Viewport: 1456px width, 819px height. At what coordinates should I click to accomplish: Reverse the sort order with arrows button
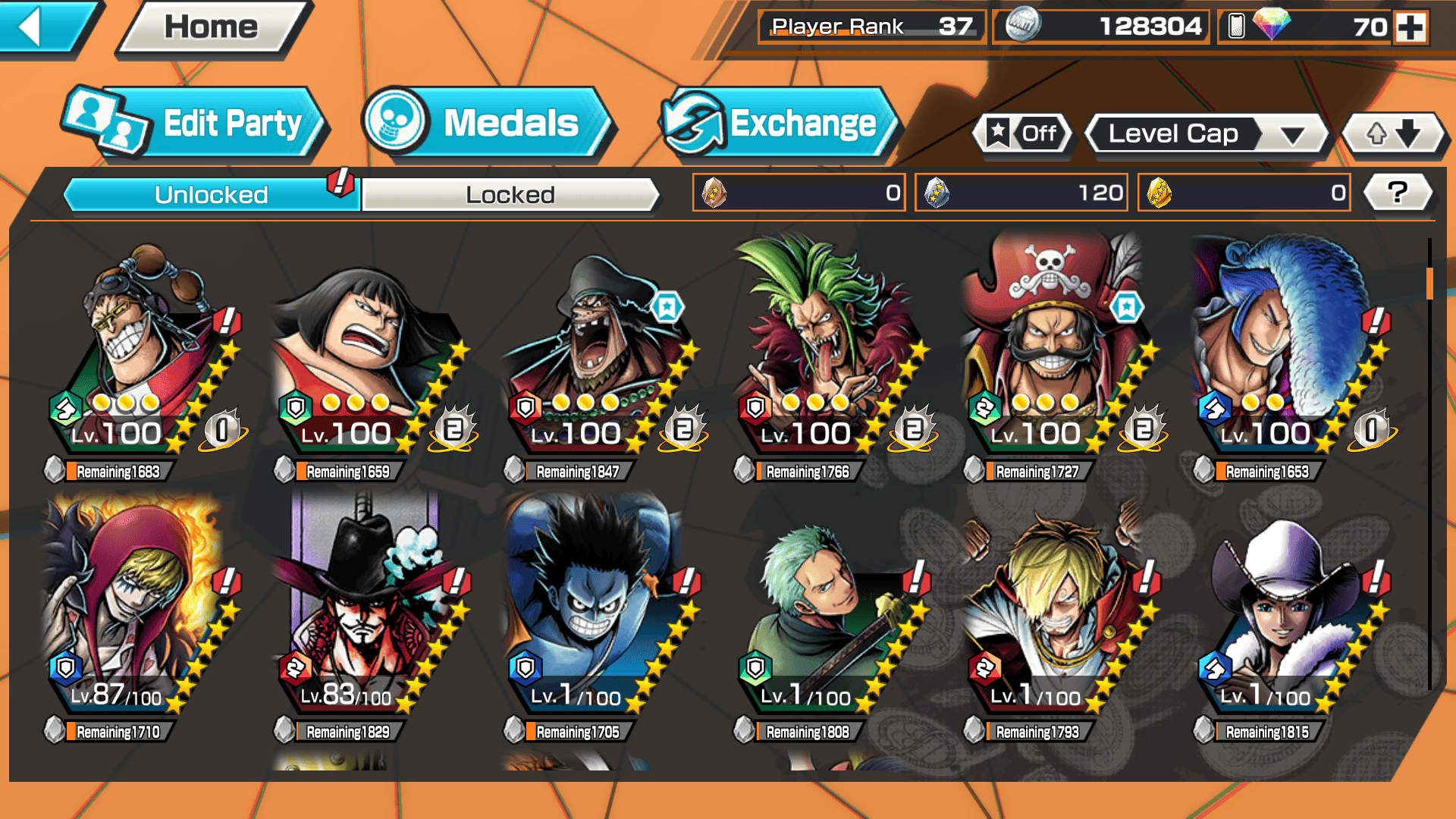pyautogui.click(x=1393, y=134)
